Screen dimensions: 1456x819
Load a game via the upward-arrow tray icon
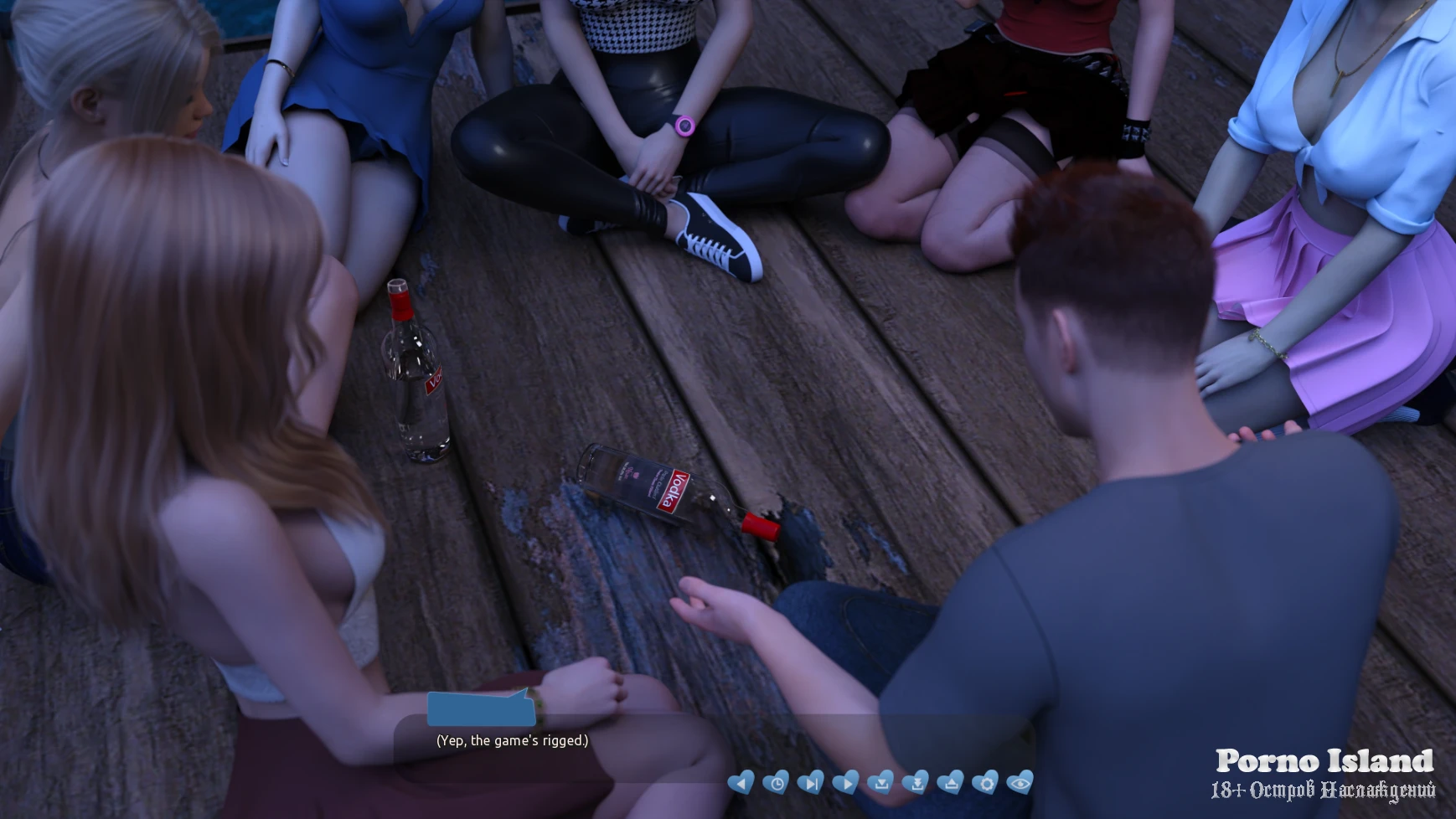pos(950,783)
